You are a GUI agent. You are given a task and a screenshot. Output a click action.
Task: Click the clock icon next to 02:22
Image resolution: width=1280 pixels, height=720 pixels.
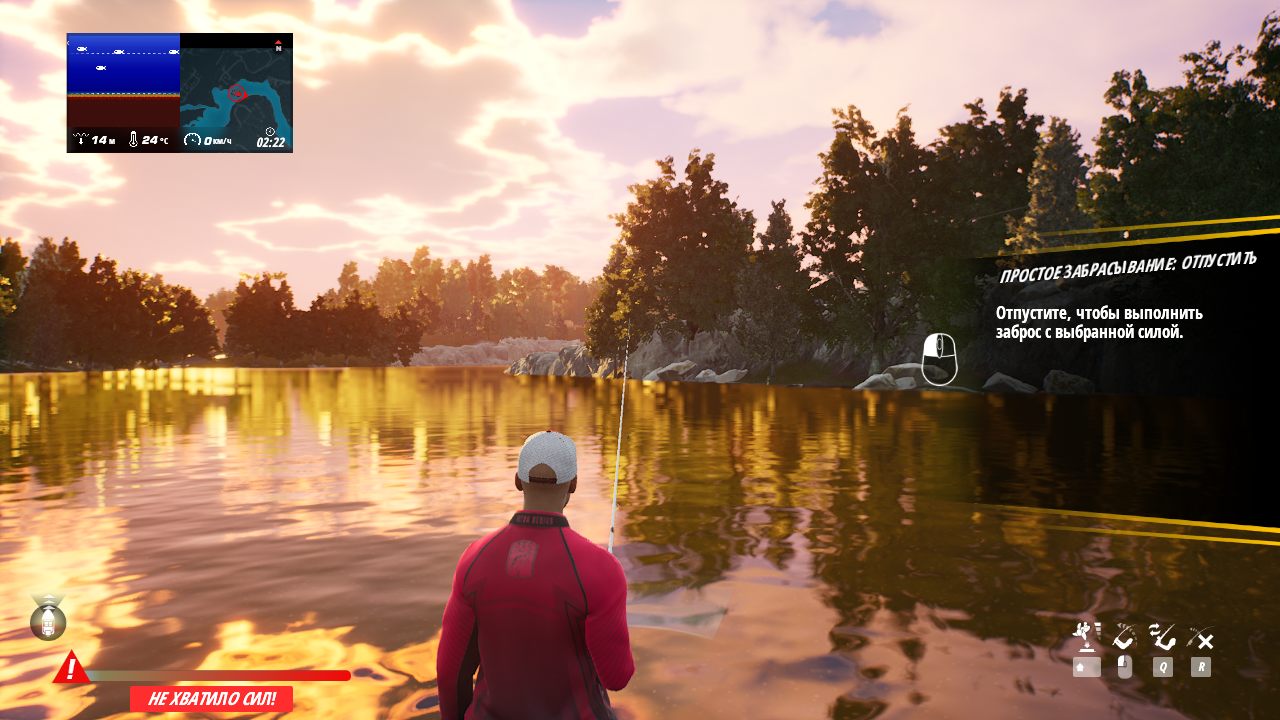pos(270,132)
